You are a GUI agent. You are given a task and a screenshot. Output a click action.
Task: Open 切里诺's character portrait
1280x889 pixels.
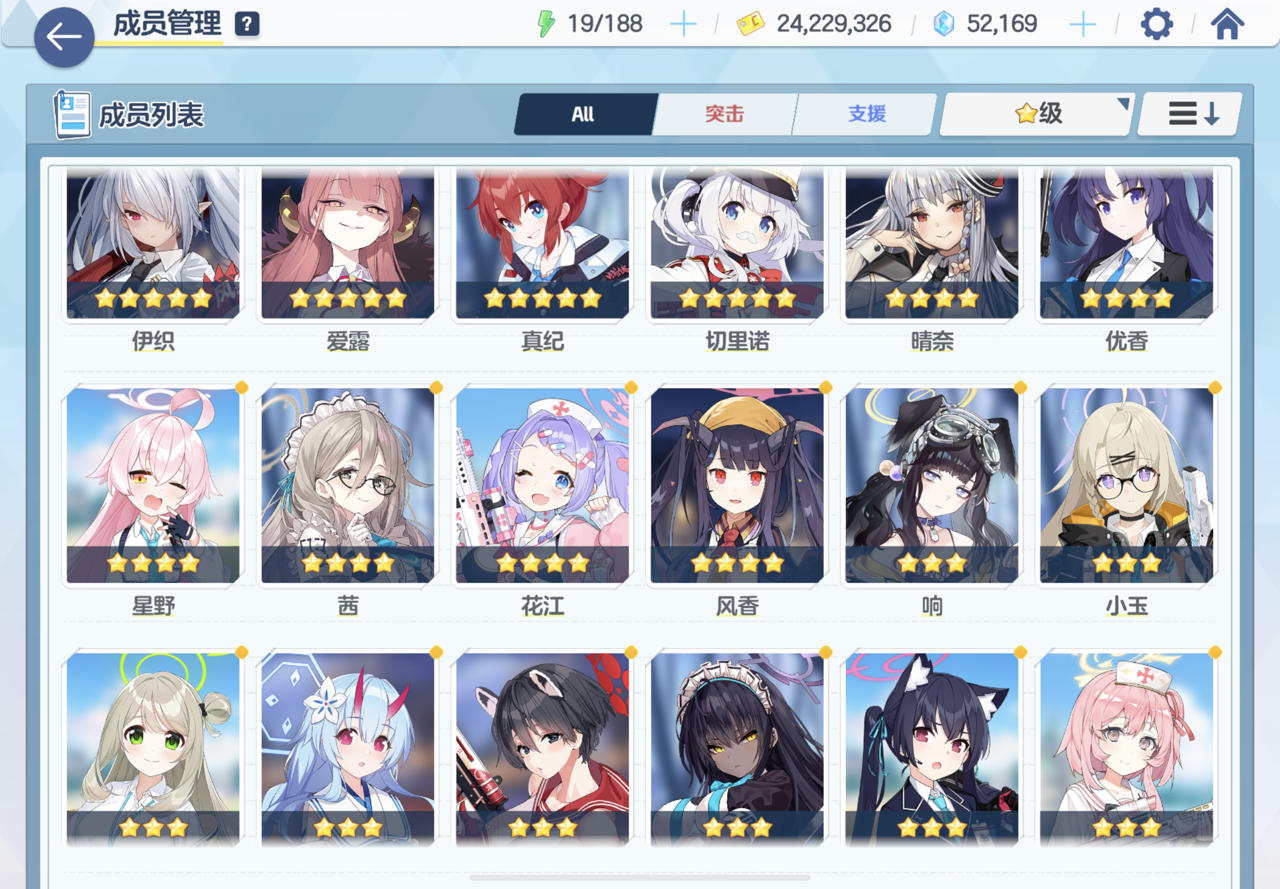tap(736, 243)
